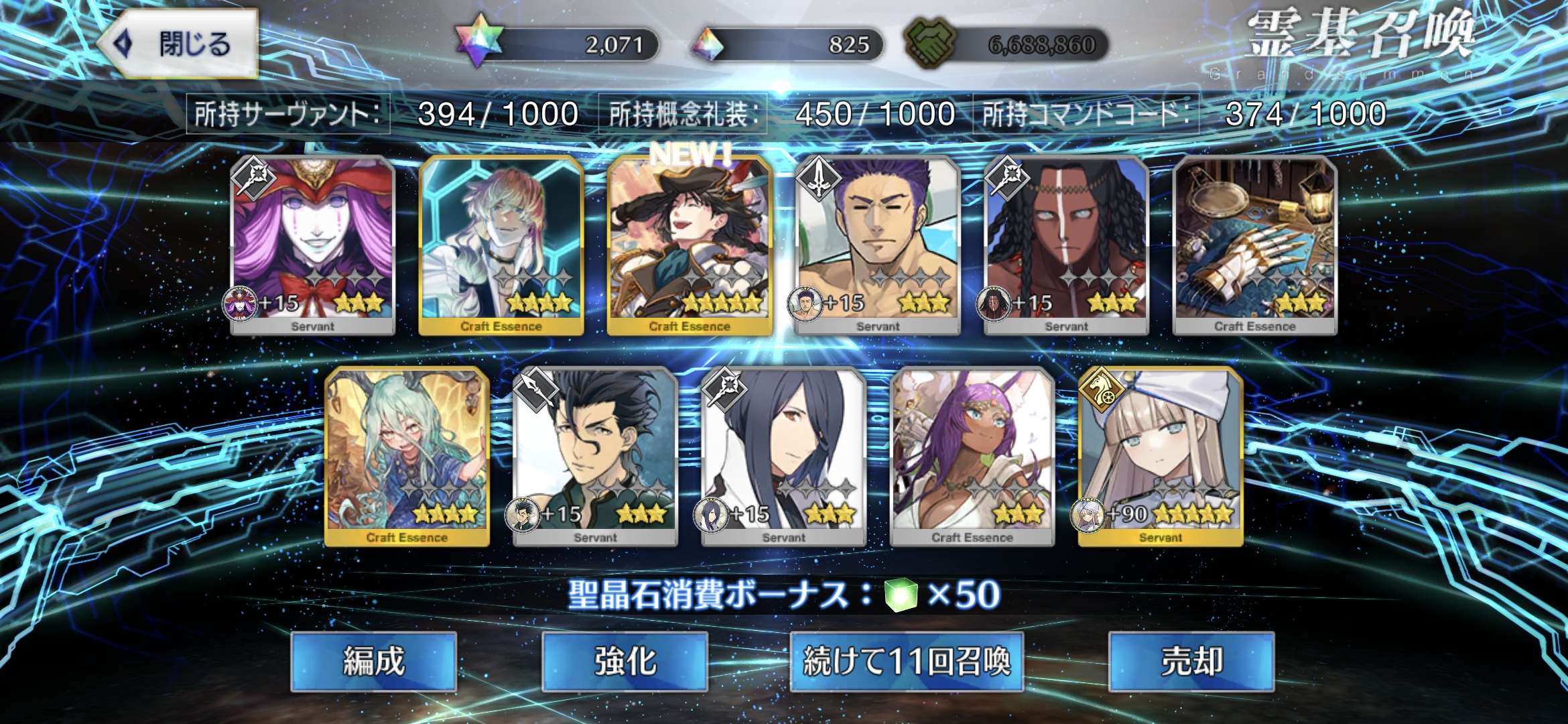
Task: Select the five-star white-hat Rider Servant
Action: pos(1161,456)
